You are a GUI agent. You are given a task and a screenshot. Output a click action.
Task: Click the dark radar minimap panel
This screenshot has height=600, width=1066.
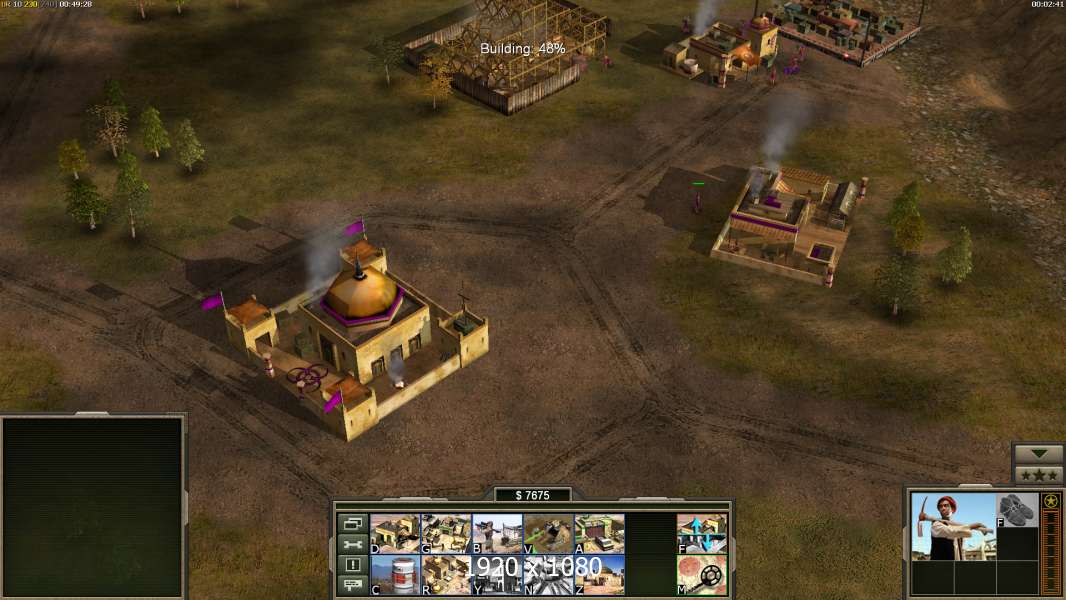point(92,507)
